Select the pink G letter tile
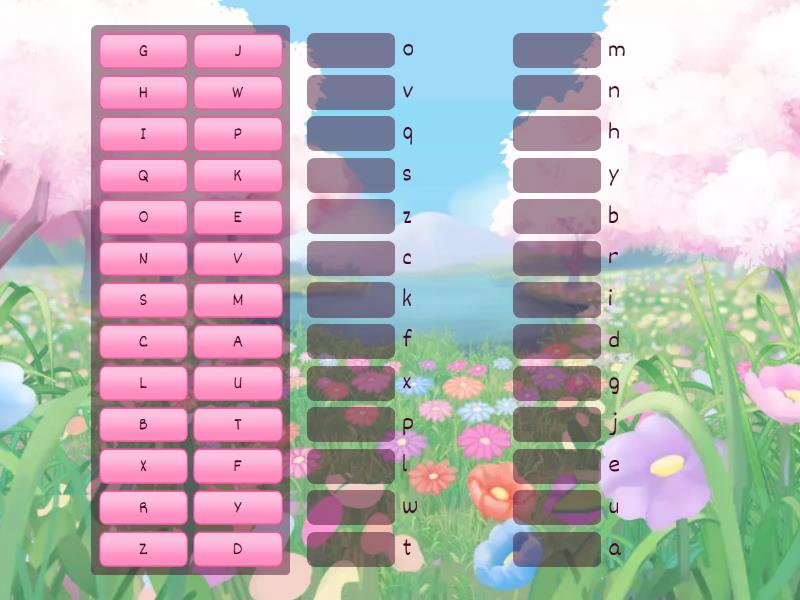The width and height of the screenshot is (800, 600). [x=143, y=51]
